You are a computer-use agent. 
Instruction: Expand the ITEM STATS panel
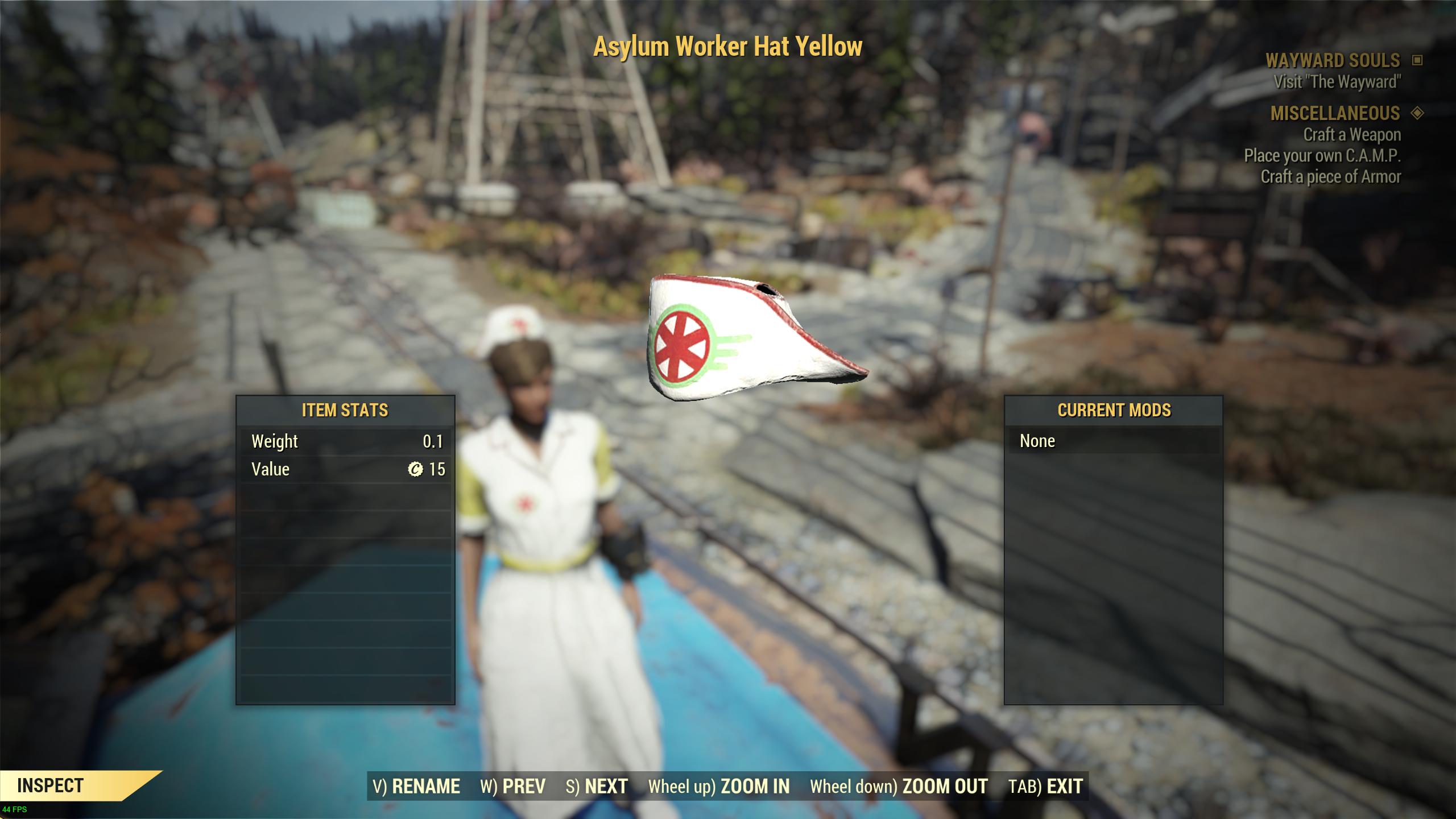click(x=345, y=409)
